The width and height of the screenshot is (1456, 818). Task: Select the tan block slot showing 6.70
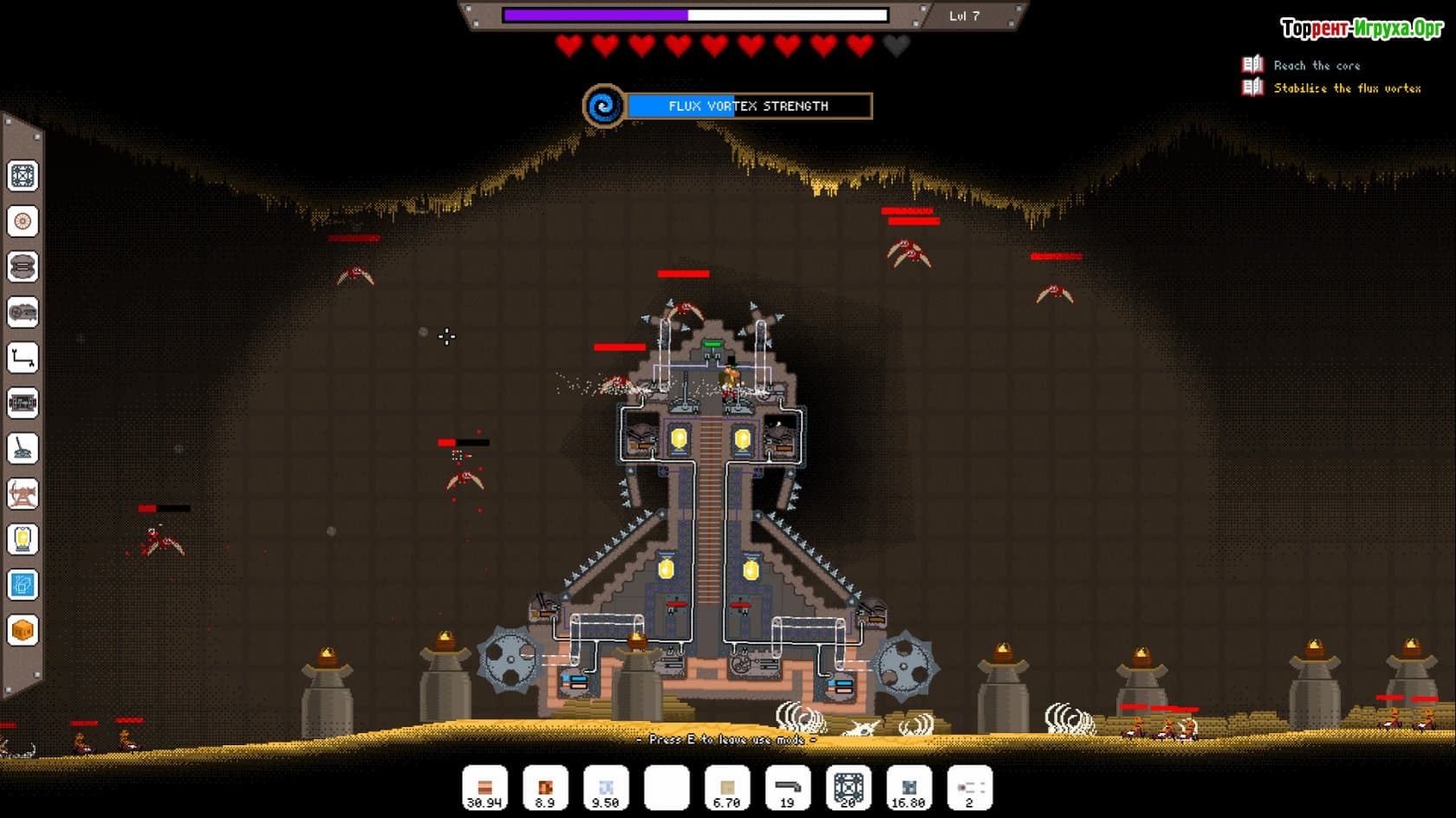coord(727,788)
